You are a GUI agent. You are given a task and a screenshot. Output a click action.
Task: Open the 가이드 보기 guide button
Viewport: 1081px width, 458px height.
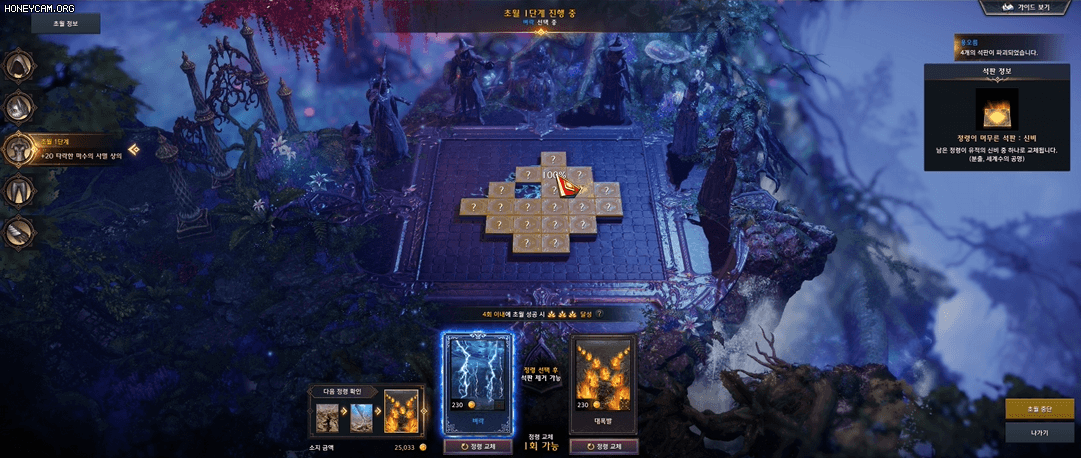pos(1027,8)
